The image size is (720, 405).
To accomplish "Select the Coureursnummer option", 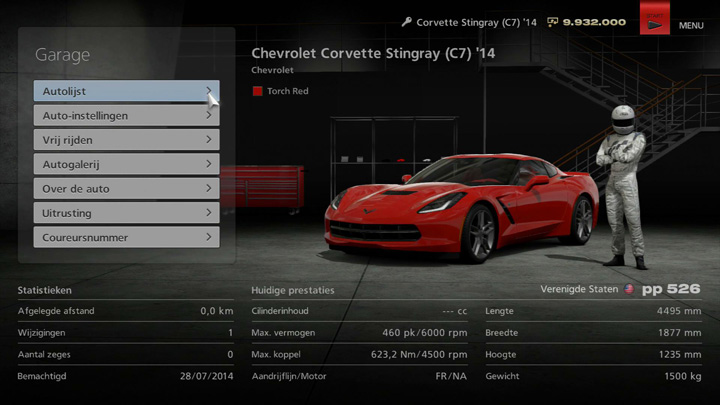I will (x=126, y=237).
